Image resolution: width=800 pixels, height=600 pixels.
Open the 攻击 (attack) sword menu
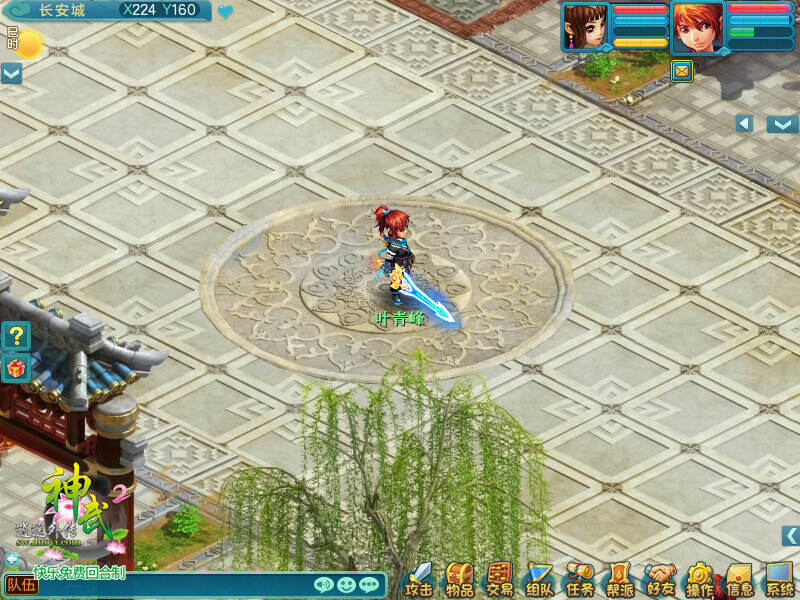[419, 580]
